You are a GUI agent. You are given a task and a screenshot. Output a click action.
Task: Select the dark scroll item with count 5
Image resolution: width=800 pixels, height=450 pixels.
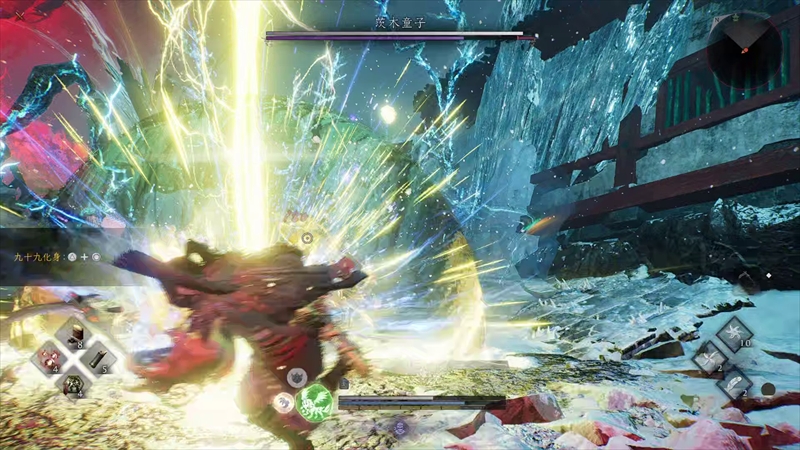click(x=97, y=358)
